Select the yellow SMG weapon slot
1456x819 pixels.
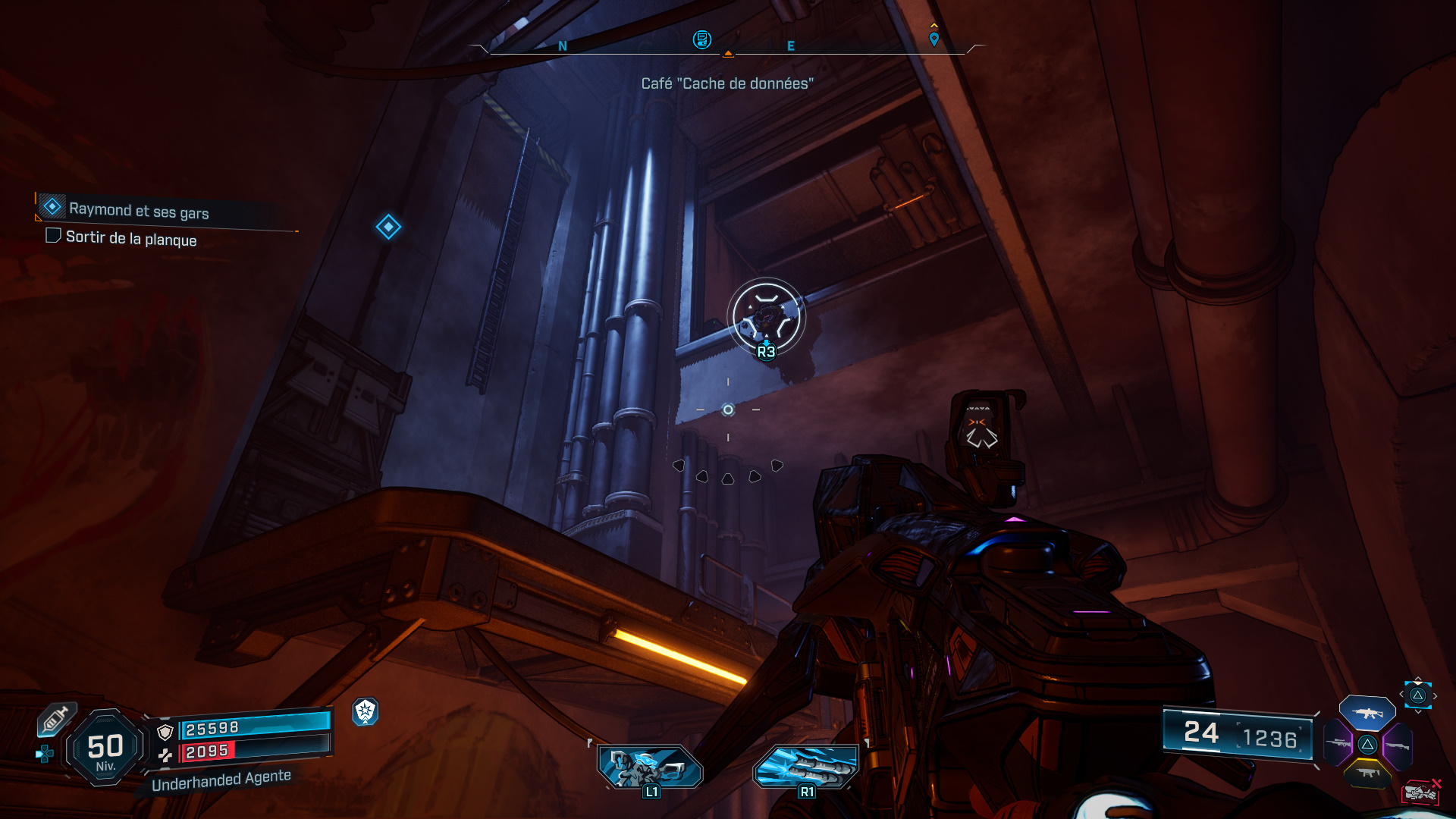coord(1368,773)
